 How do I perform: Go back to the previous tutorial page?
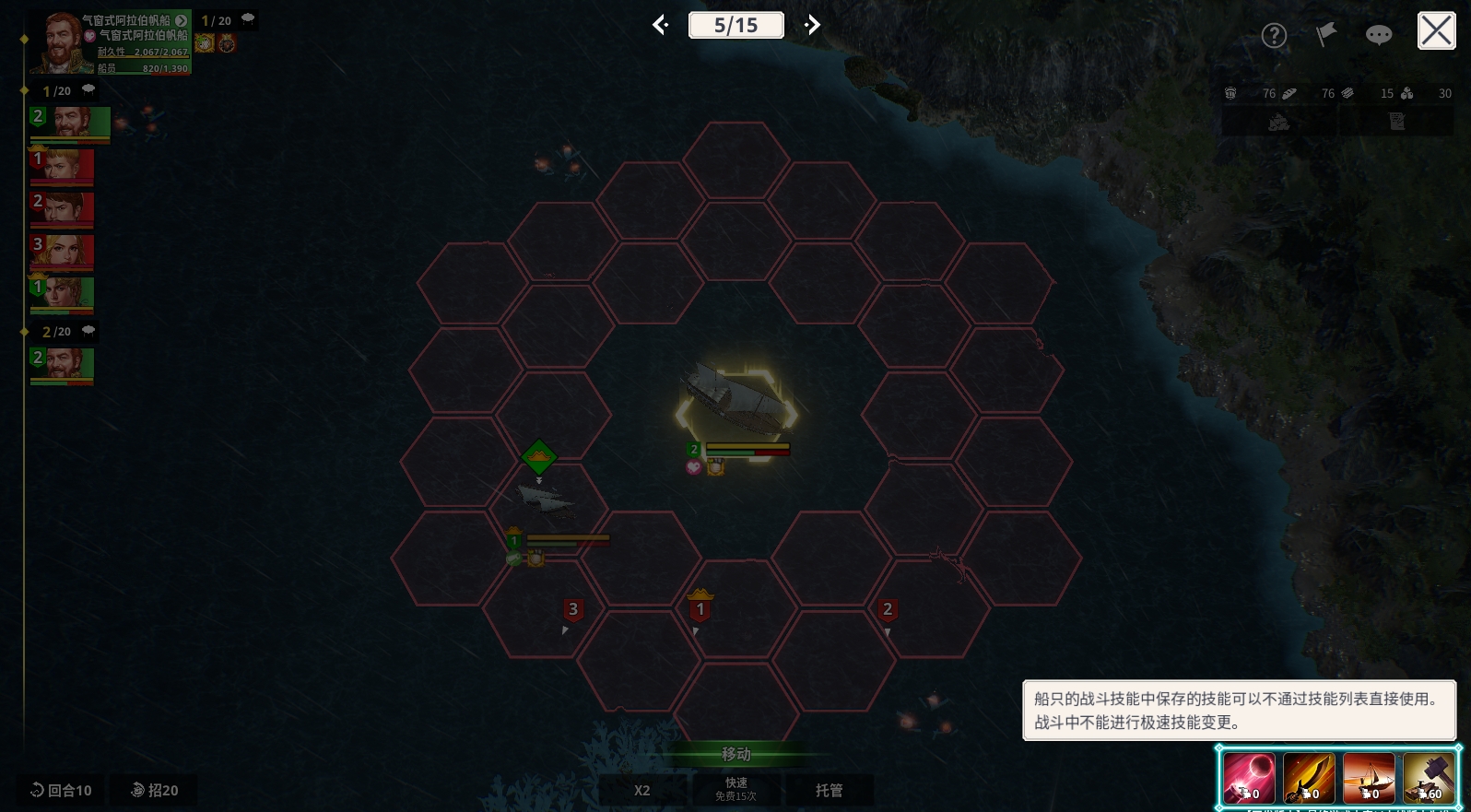(660, 25)
